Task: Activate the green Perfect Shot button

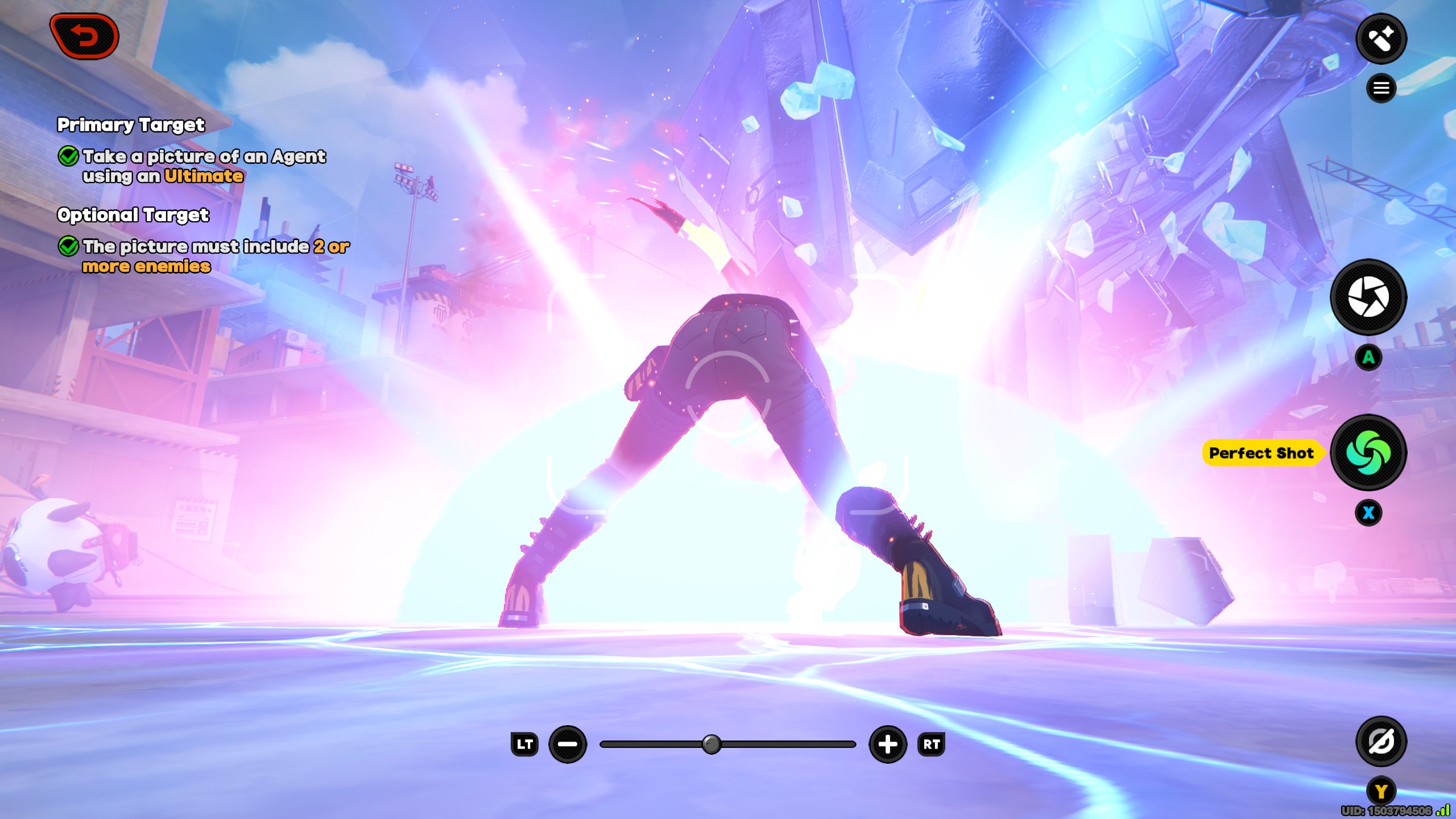Action: 1368,453
